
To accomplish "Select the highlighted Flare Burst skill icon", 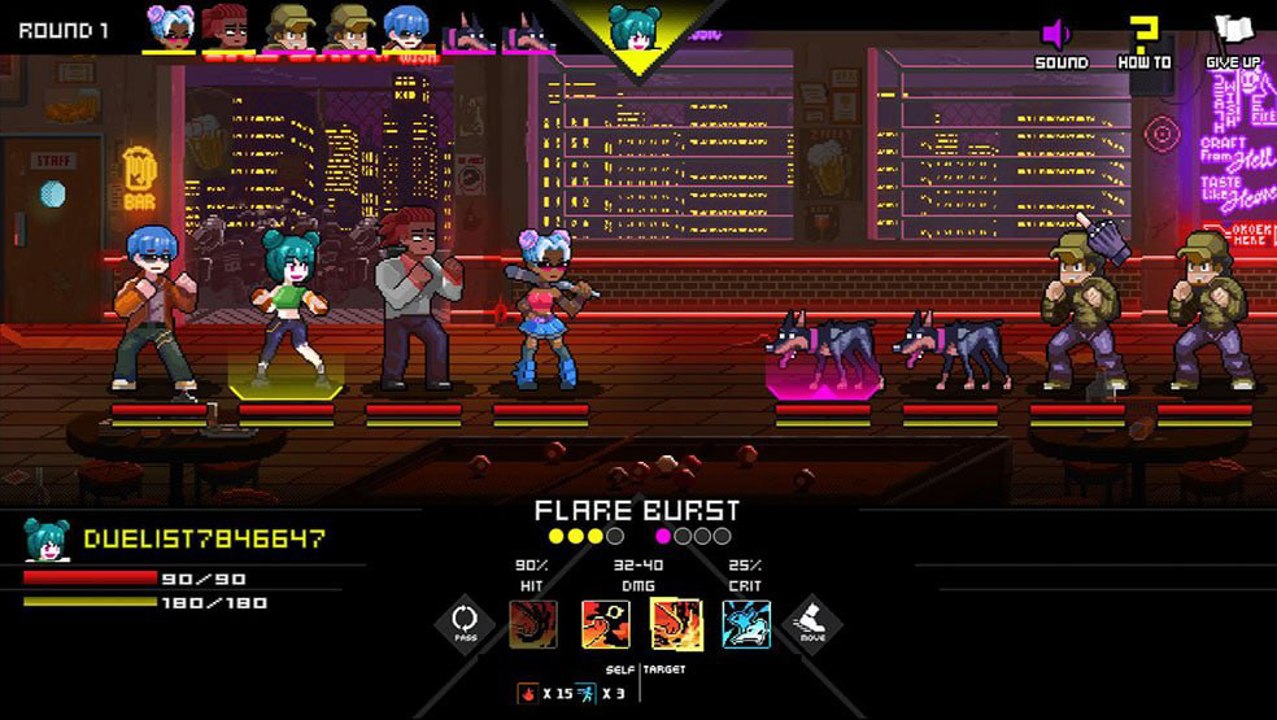I will click(x=676, y=624).
